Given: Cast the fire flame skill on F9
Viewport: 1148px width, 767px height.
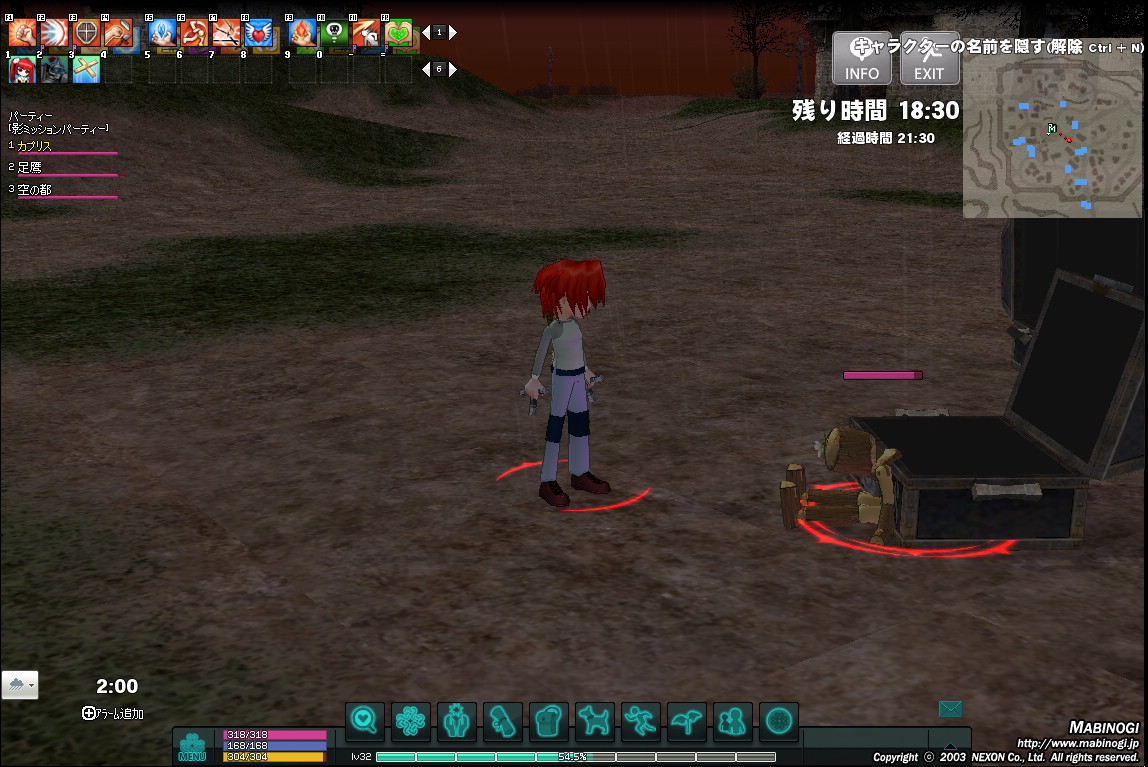Looking at the screenshot, I should (x=303, y=33).
